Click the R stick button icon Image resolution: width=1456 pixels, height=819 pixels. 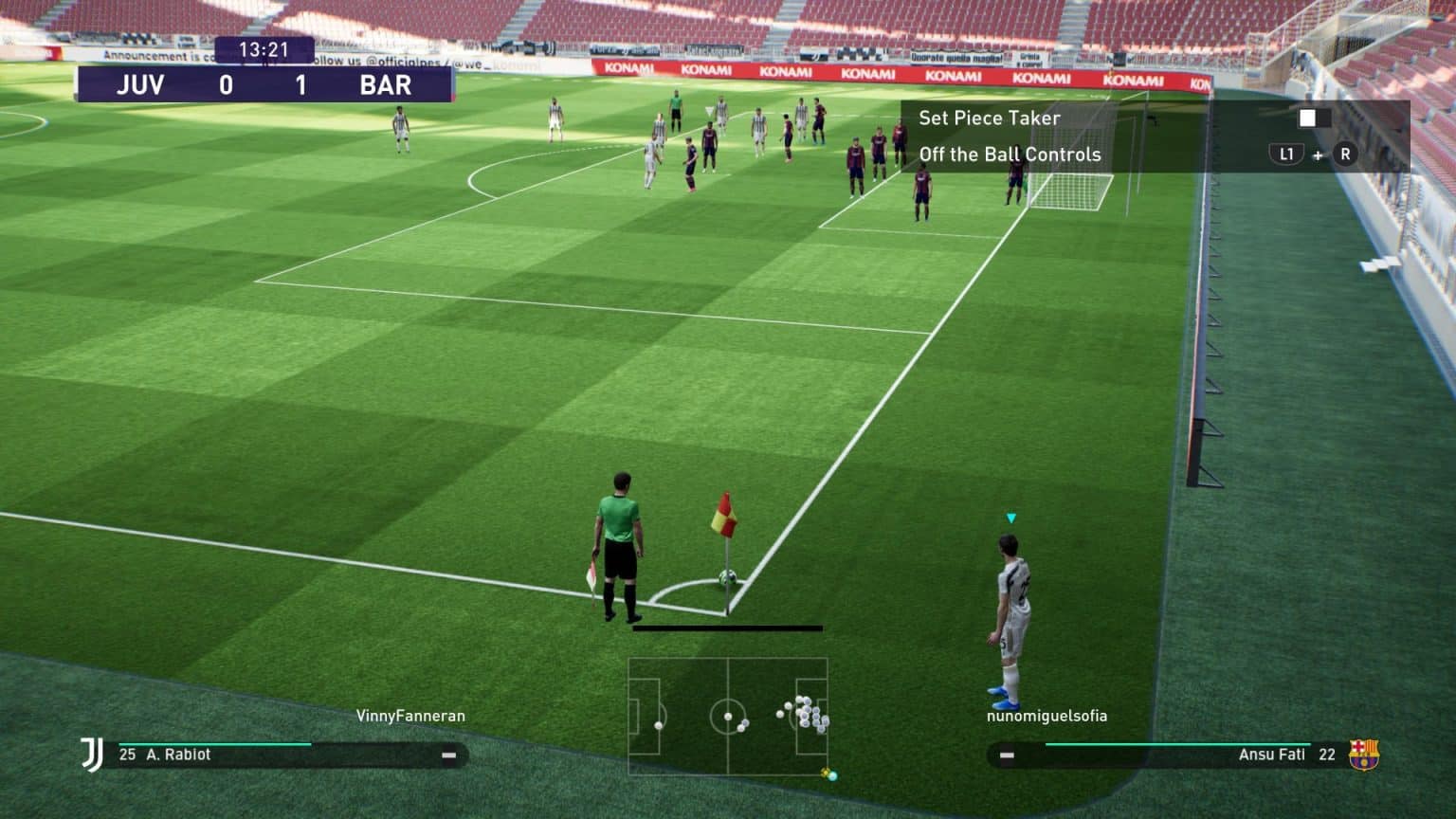1345,154
